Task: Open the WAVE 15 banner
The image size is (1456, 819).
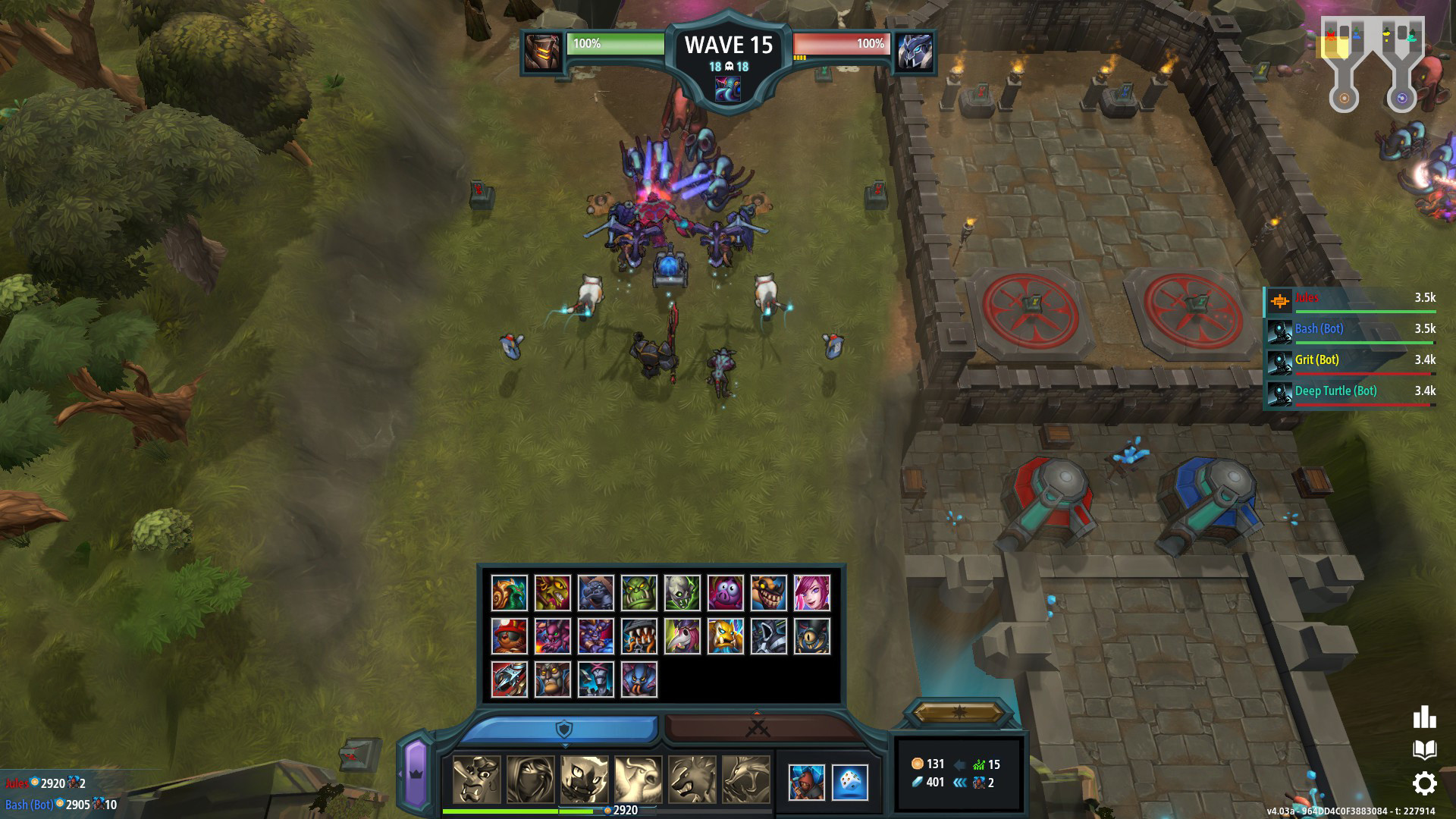Action: (x=726, y=45)
